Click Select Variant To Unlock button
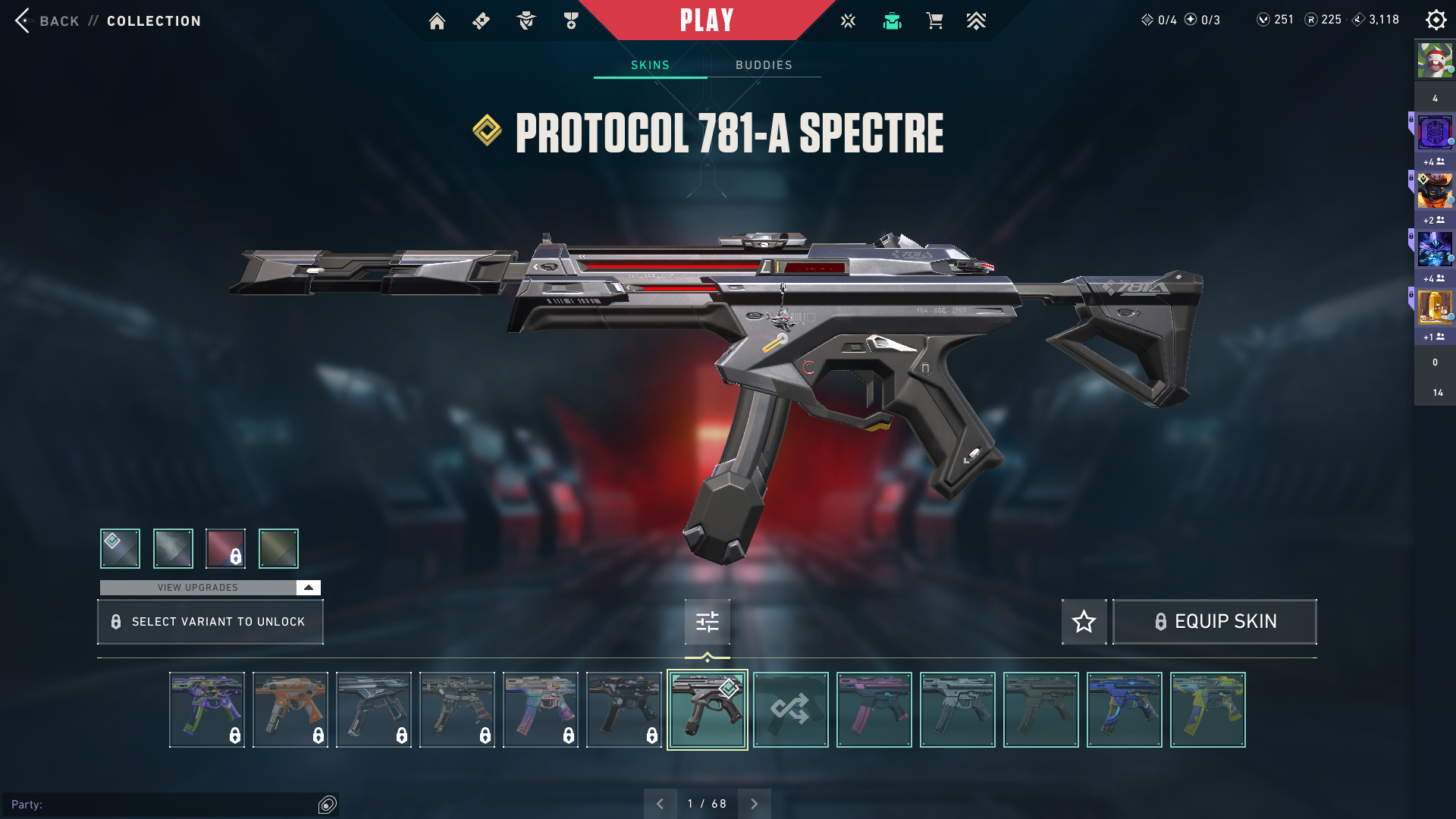This screenshot has width=1456, height=819. 210,622
